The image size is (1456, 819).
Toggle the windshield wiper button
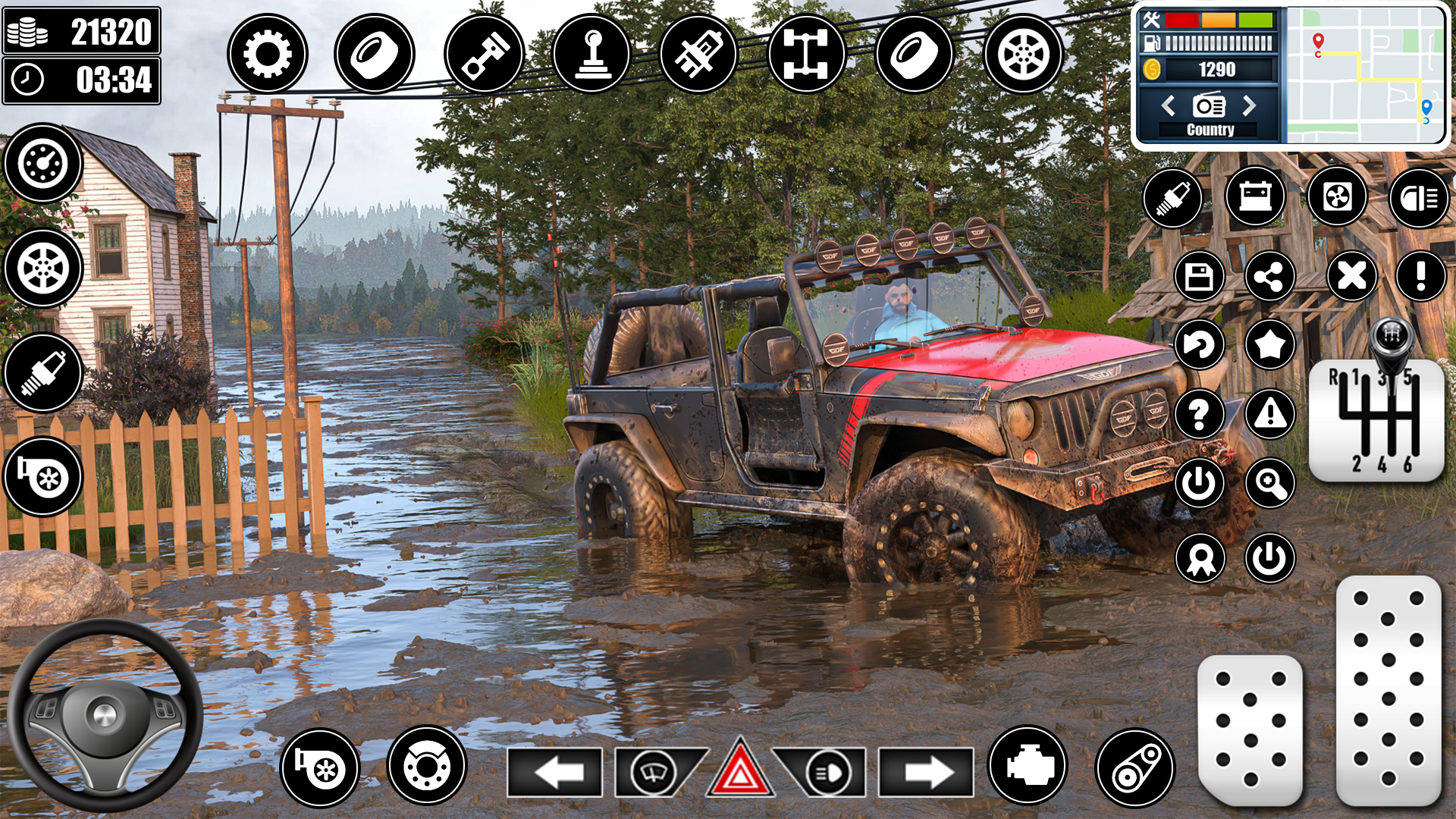pyautogui.click(x=654, y=773)
